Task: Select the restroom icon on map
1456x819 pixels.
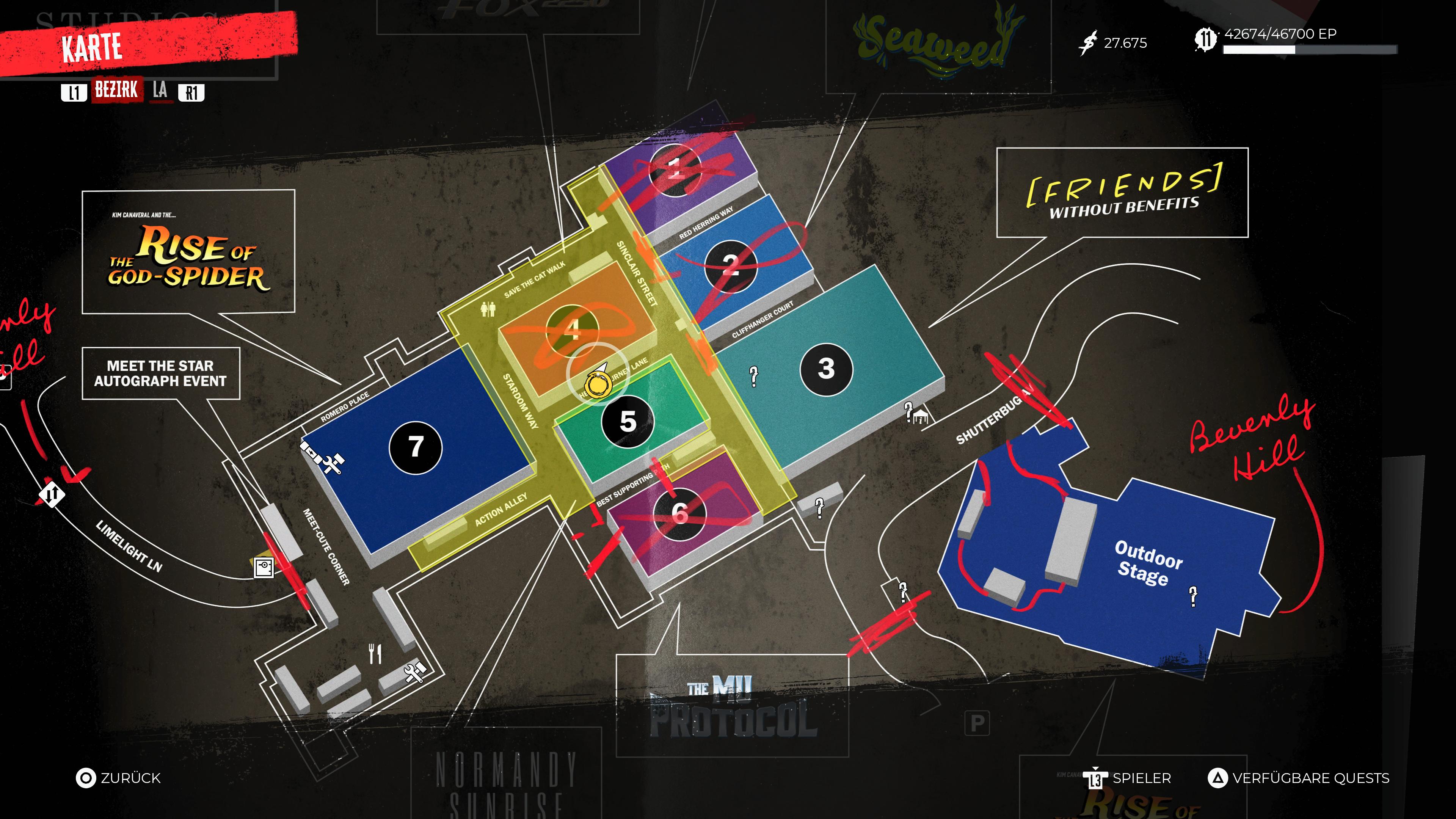Action: 488,309
